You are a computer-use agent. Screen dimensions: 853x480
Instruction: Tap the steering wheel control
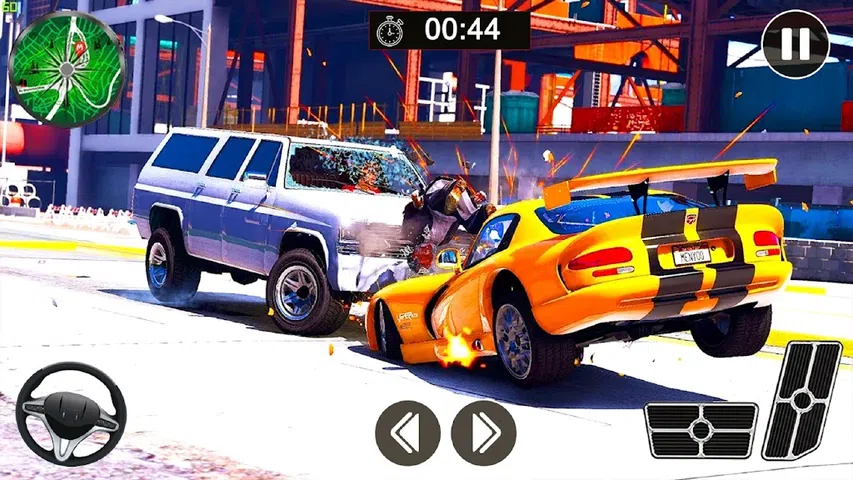point(71,414)
